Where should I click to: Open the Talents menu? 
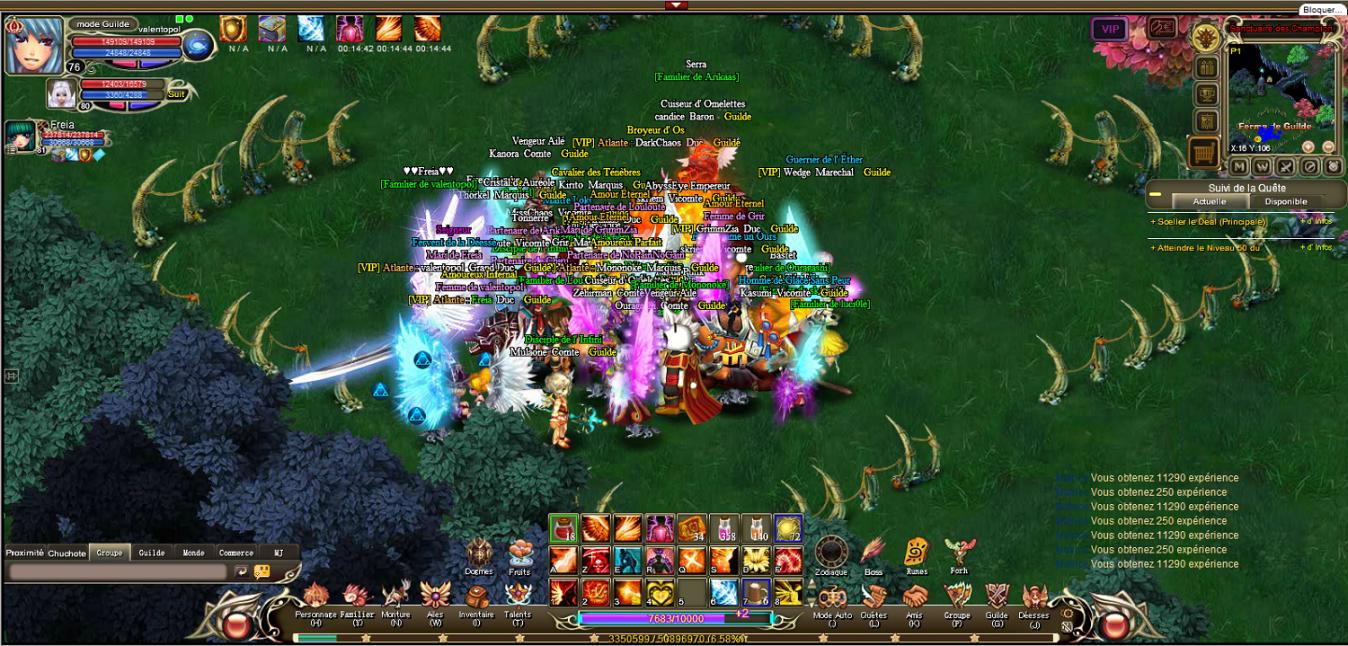[x=517, y=598]
